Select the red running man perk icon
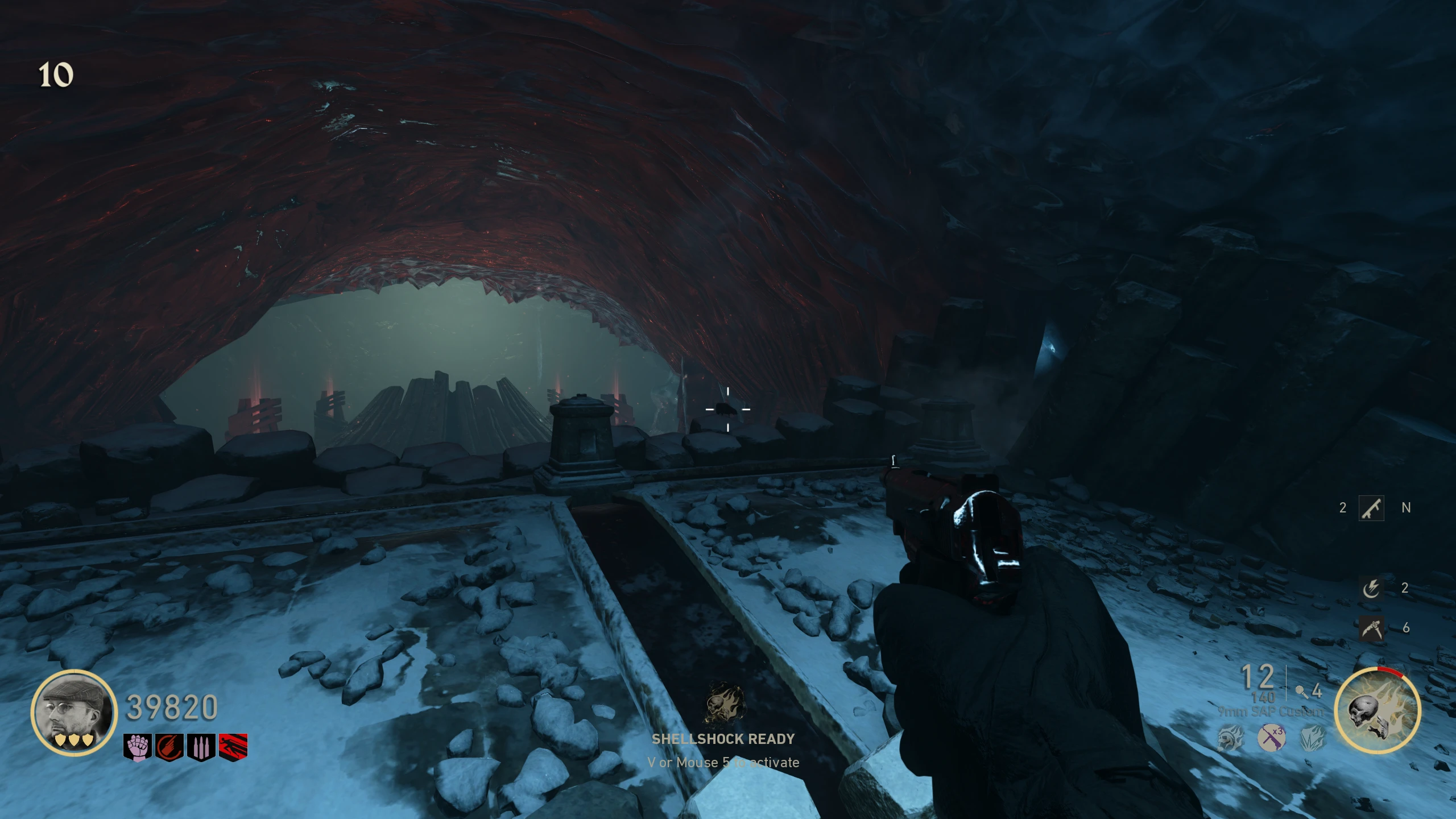Image resolution: width=1456 pixels, height=819 pixels. click(x=233, y=747)
